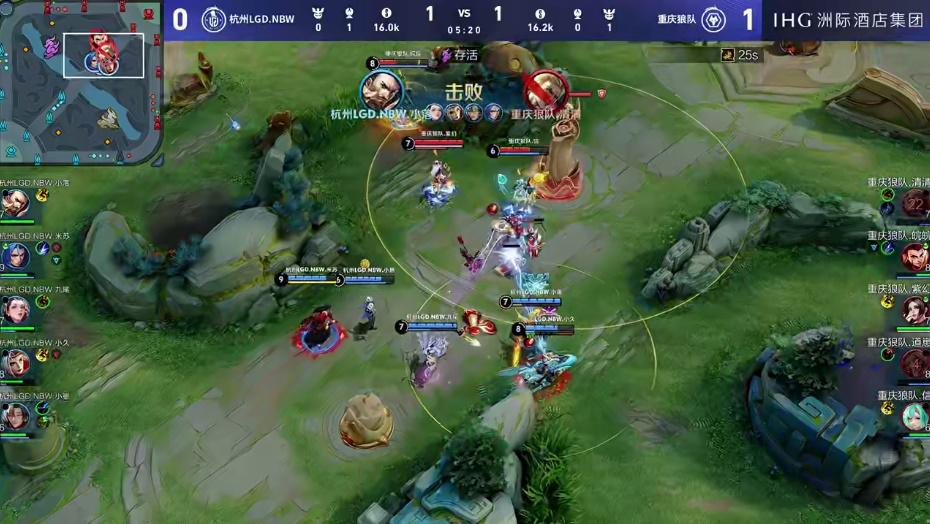Click the defeated hero portrait in the kill banner
This screenshot has height=524, width=930.
point(545,90)
